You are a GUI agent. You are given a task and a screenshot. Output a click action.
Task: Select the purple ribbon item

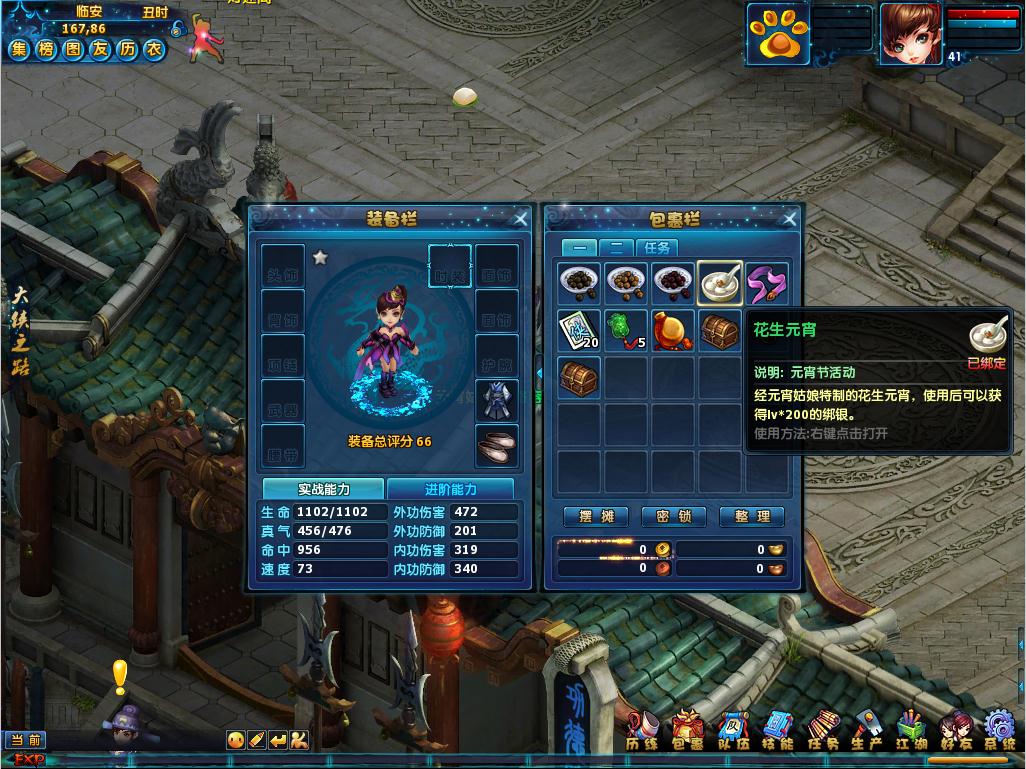coord(767,283)
